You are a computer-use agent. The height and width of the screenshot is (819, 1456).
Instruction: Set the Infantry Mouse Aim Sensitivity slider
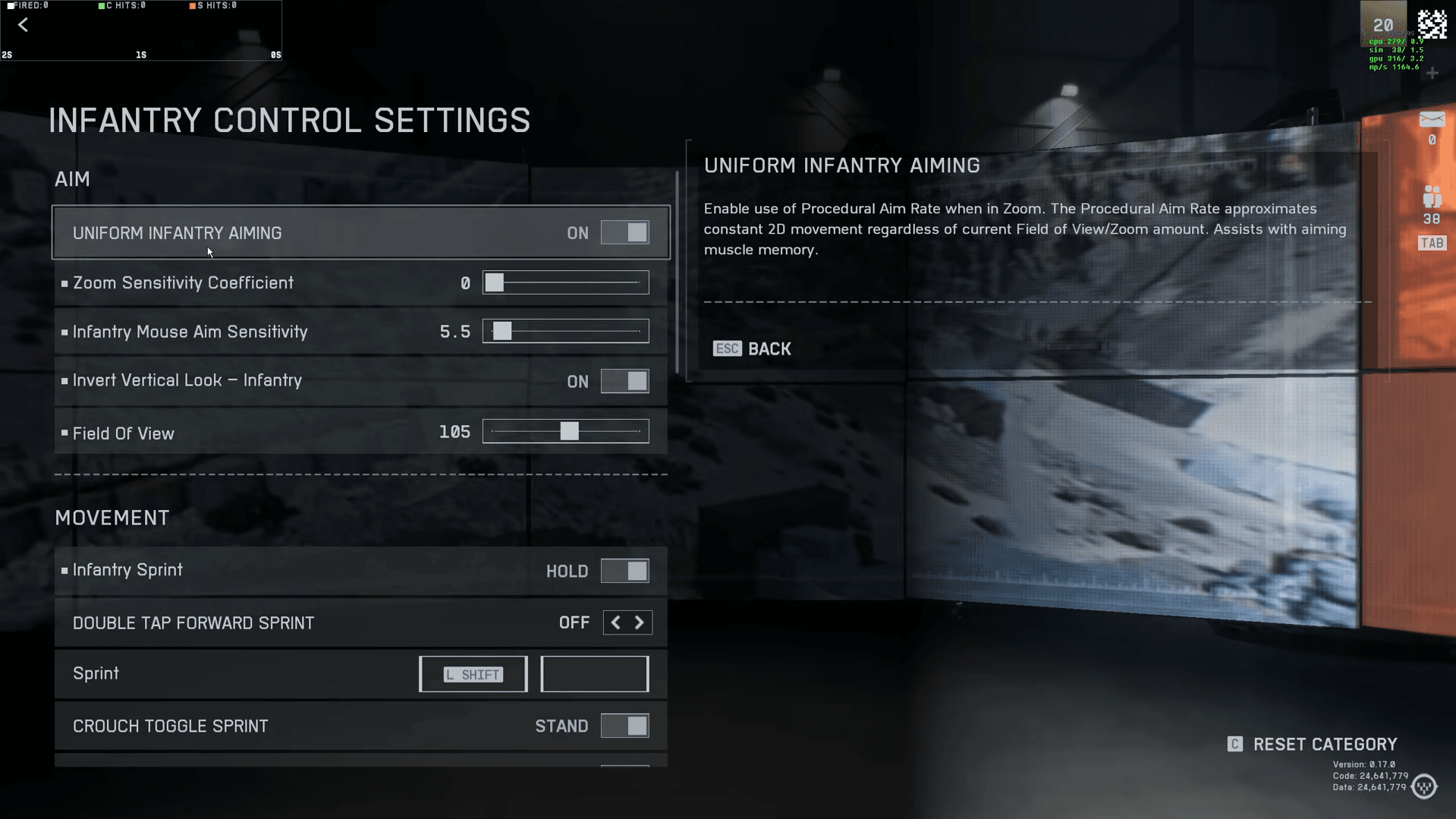click(502, 332)
